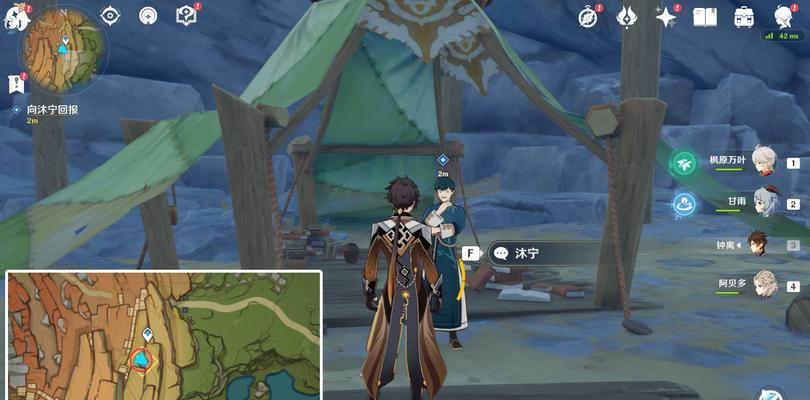Open the character profile avatar
The height and width of the screenshot is (400, 810).
(784, 16)
